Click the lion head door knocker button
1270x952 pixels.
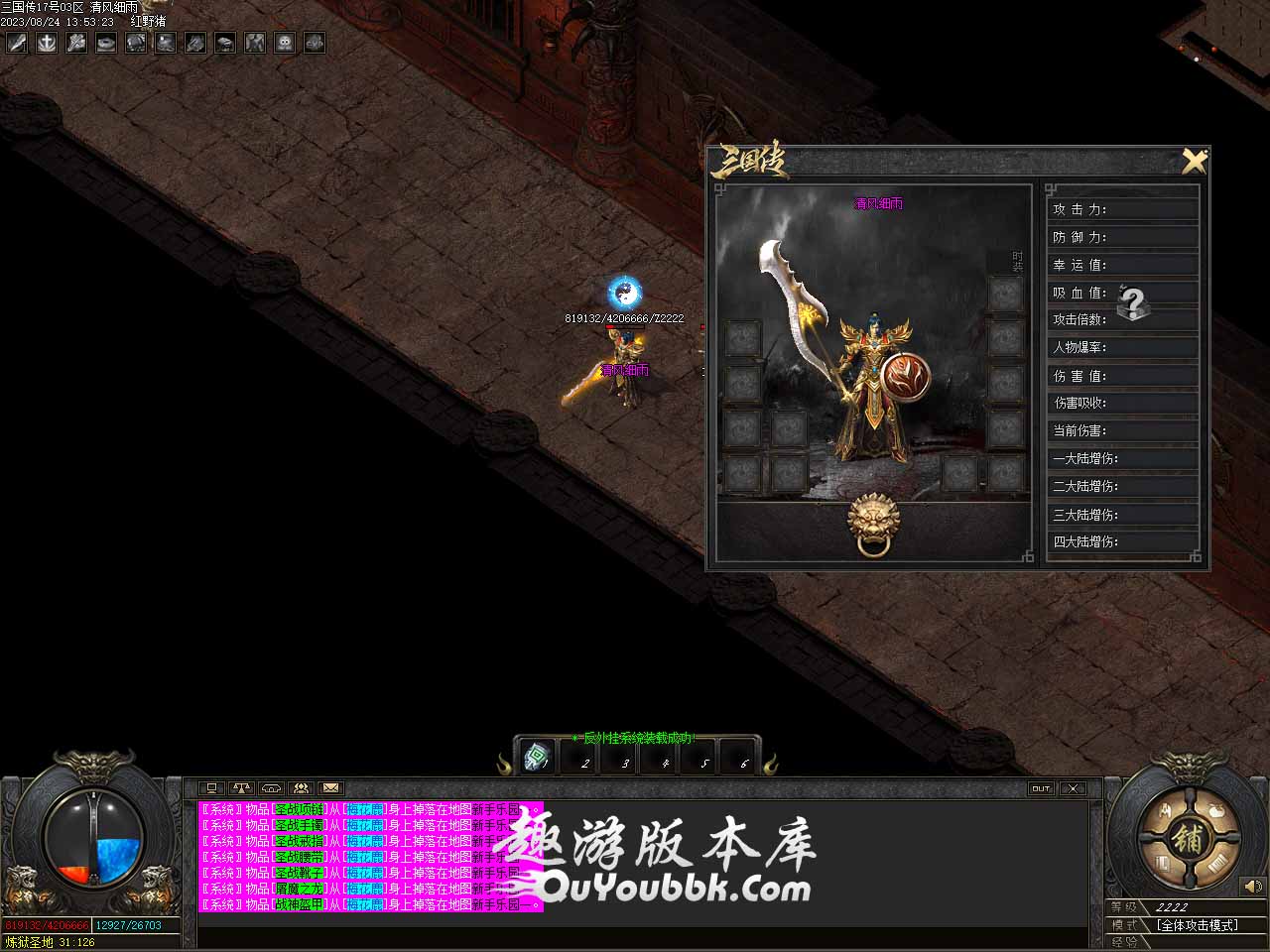click(x=875, y=523)
